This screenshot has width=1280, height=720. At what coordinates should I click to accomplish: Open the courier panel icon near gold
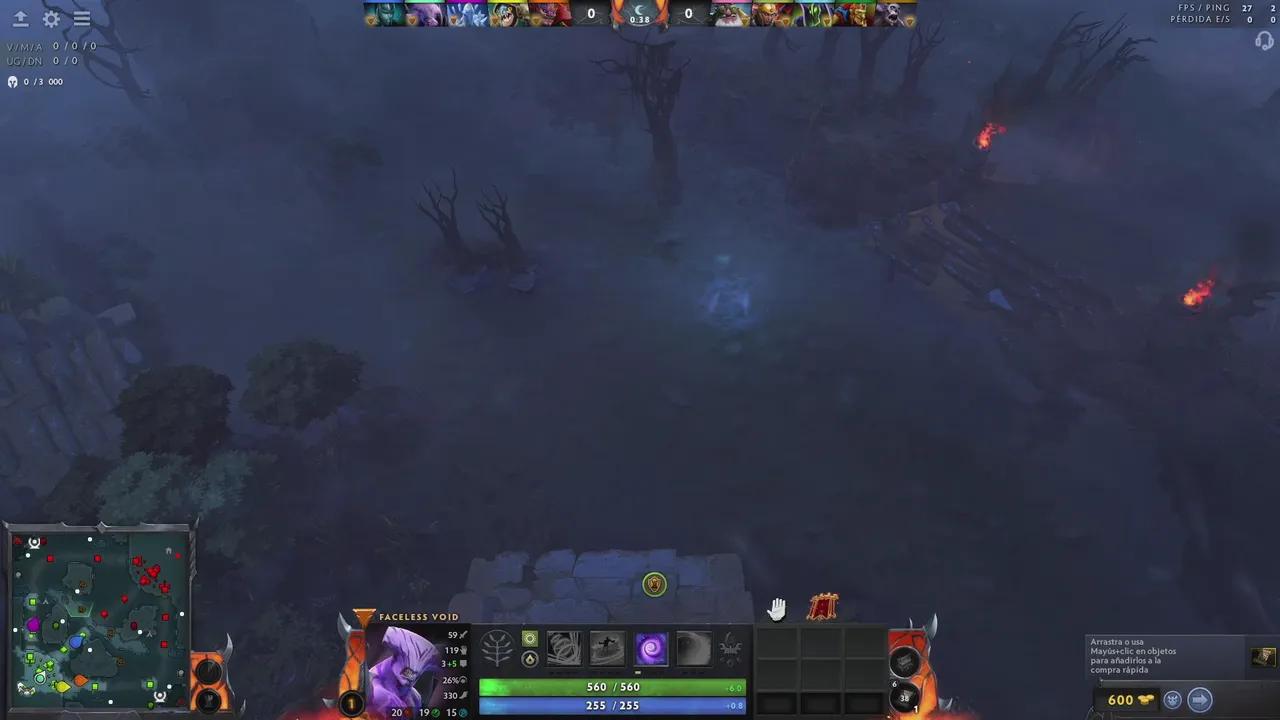[x=1172, y=700]
